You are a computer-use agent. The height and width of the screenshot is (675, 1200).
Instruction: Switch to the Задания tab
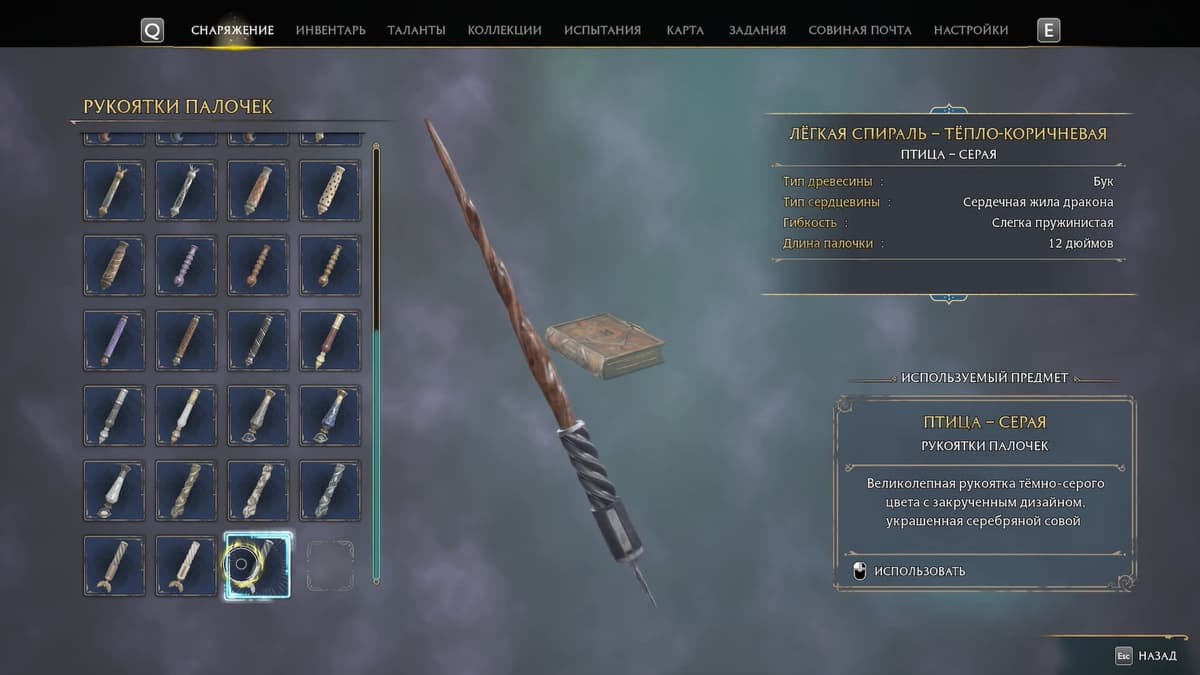click(757, 30)
